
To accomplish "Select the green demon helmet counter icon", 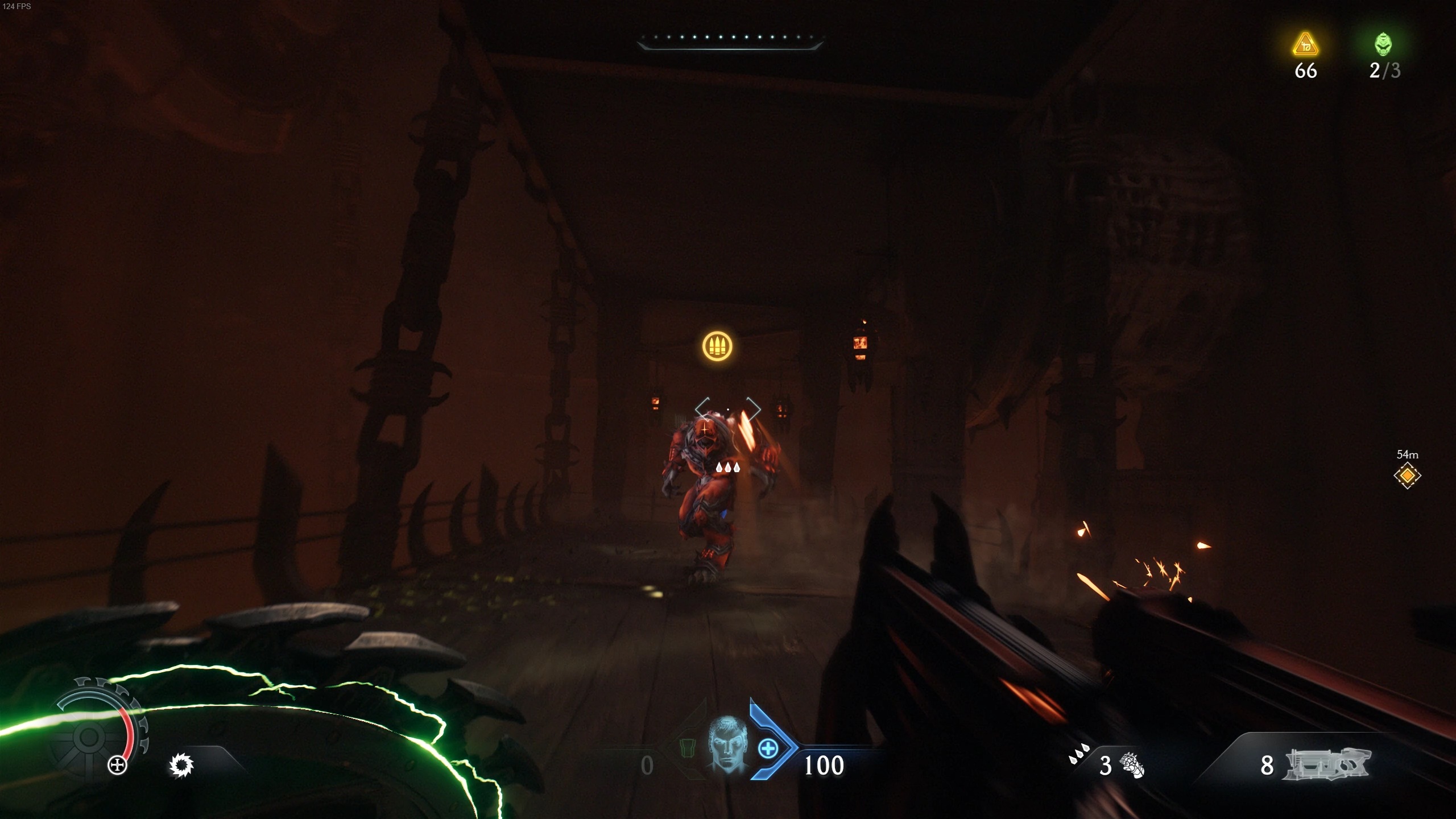I will [1383, 44].
